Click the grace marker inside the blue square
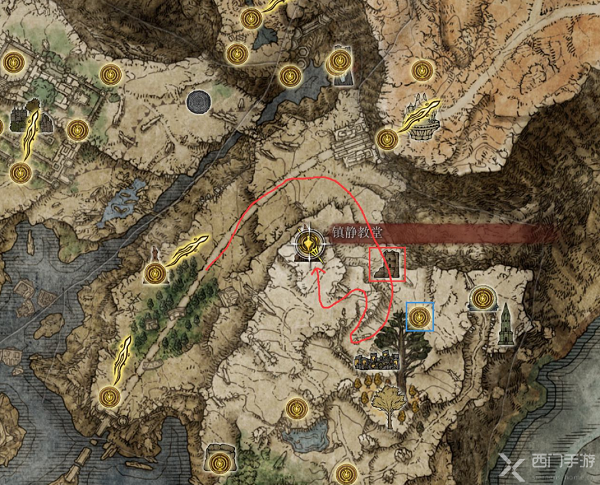This screenshot has height=485, width=600. pyautogui.click(x=420, y=318)
